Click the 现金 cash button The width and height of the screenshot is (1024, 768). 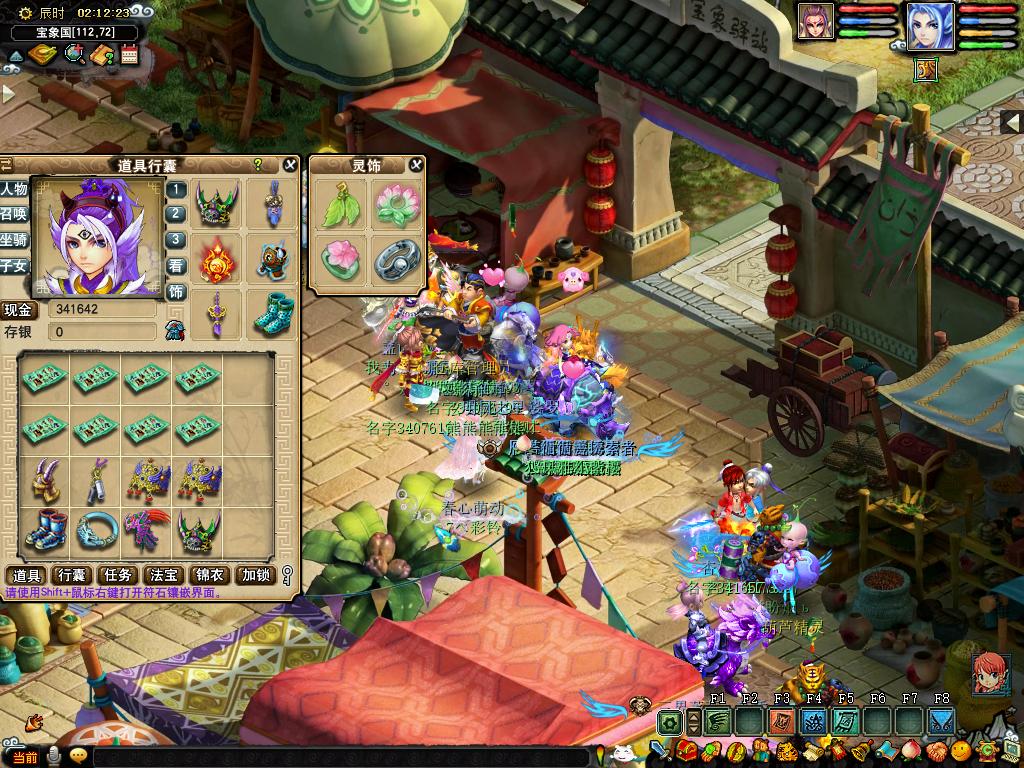18,309
